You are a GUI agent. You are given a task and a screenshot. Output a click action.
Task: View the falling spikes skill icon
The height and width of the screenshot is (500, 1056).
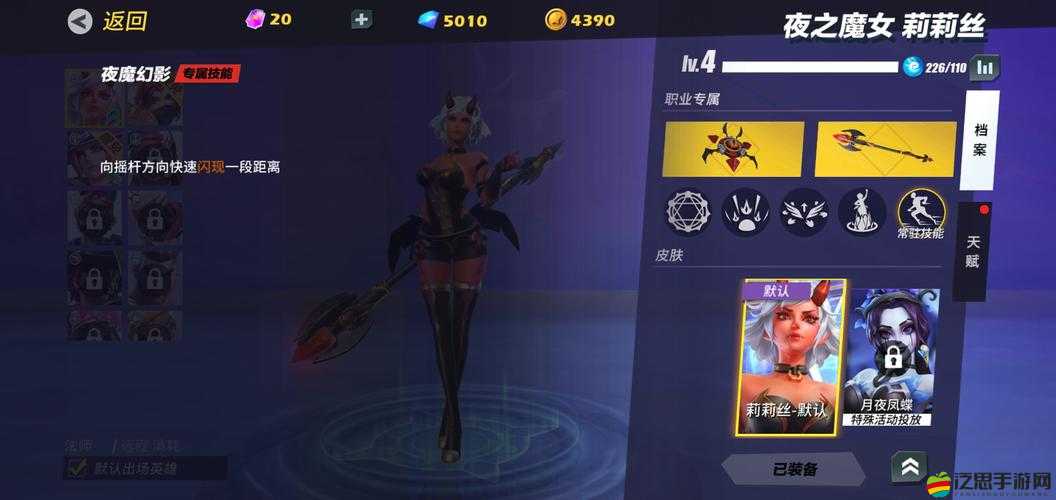(x=746, y=210)
